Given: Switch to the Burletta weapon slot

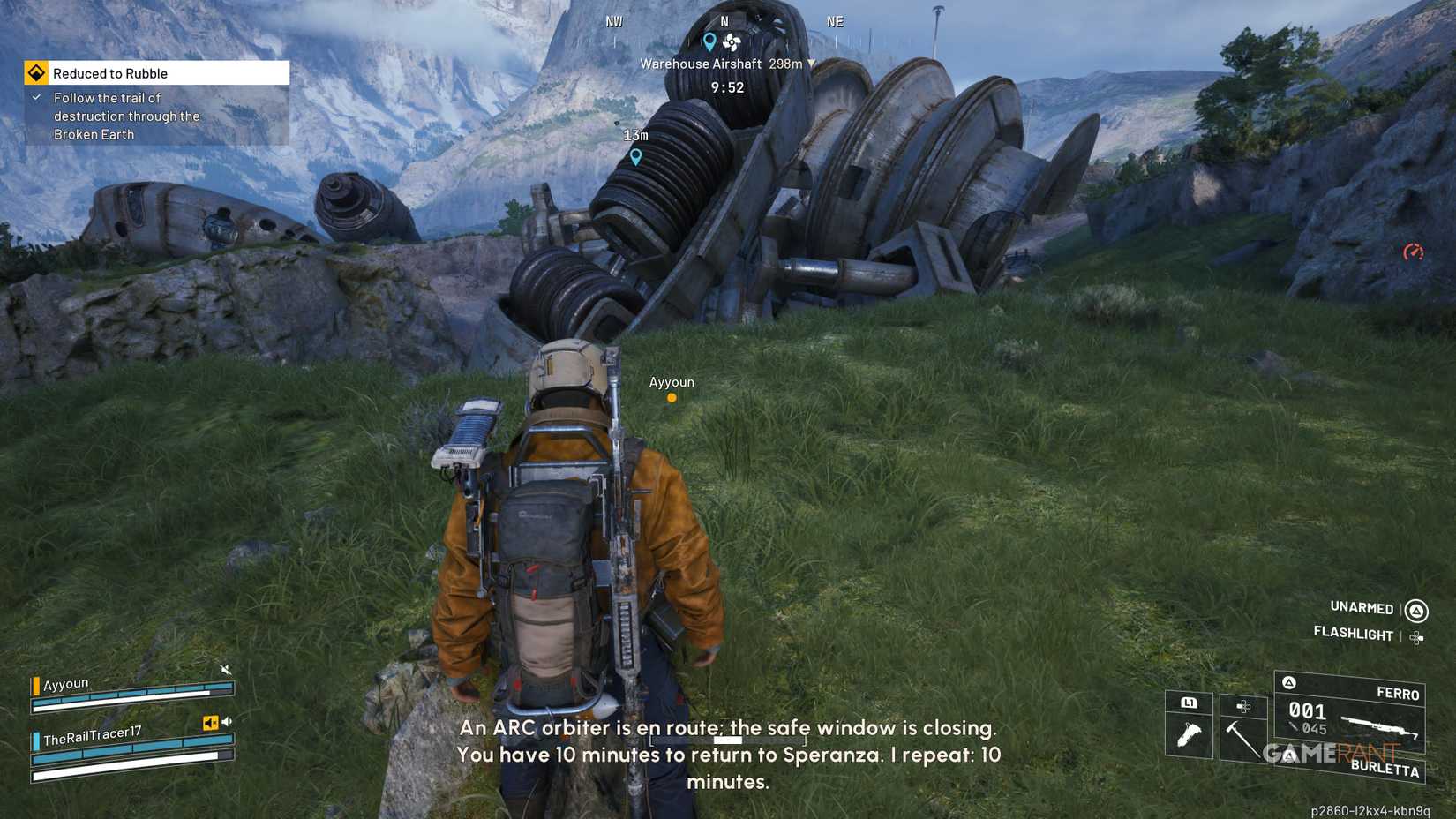Looking at the screenshot, I should (1387, 767).
